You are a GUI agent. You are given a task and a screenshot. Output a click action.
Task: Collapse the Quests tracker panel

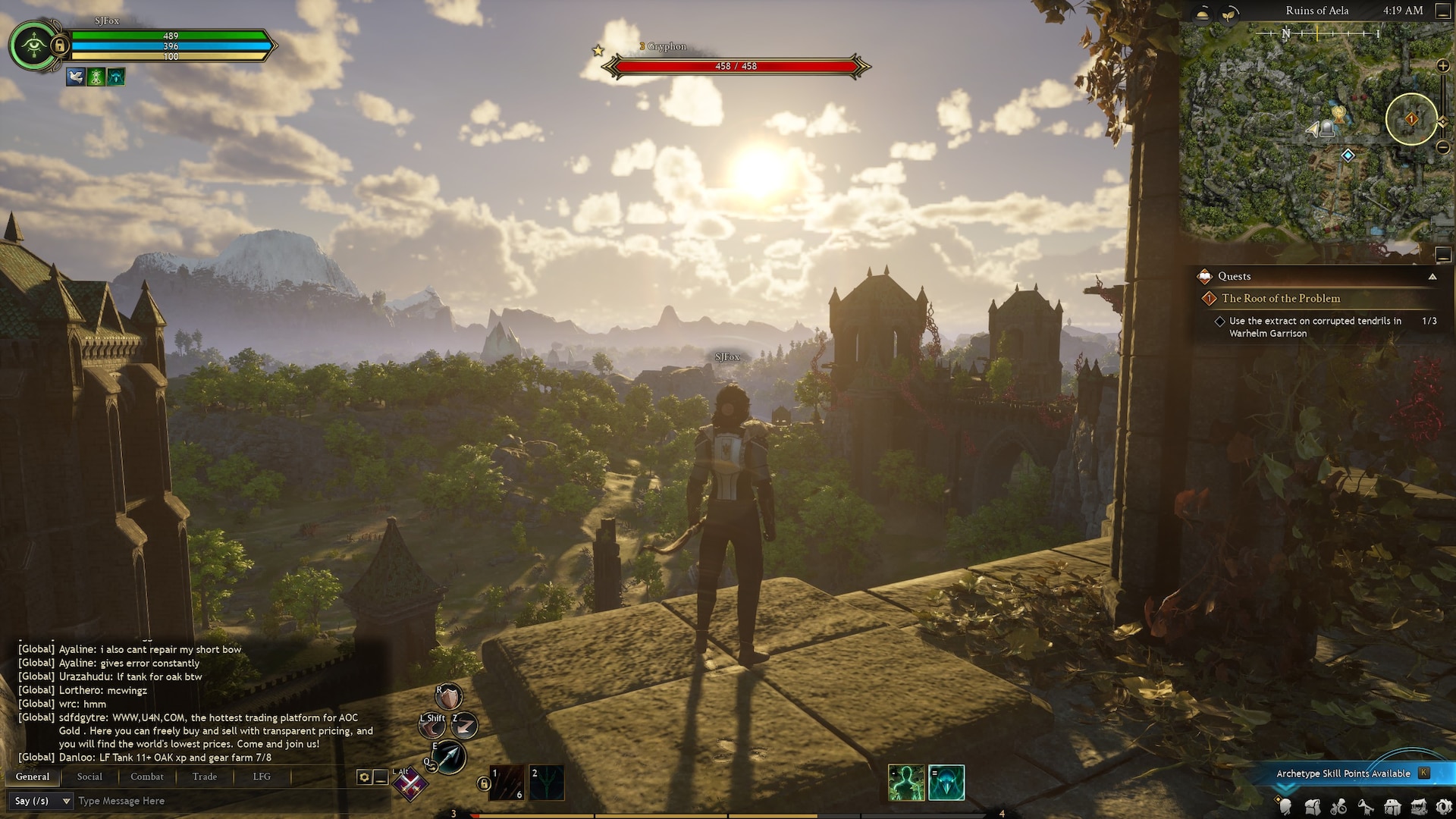1432,277
